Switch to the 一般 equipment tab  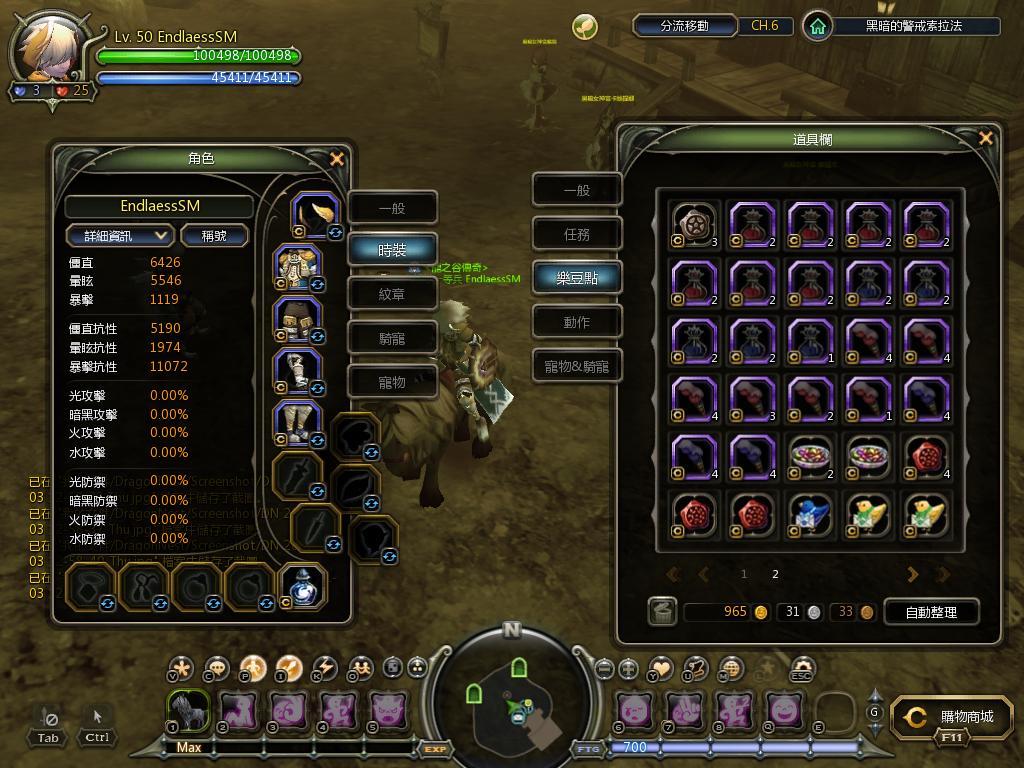coord(392,208)
